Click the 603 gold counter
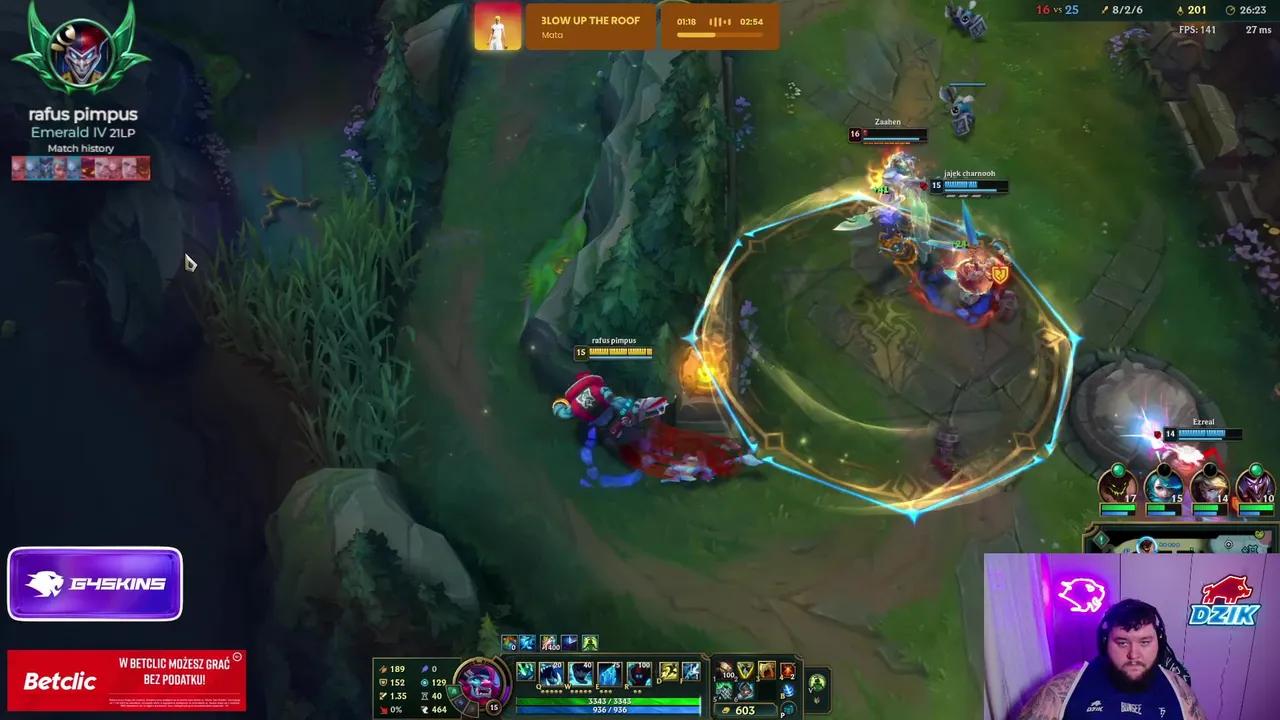The image size is (1280, 720). (745, 710)
